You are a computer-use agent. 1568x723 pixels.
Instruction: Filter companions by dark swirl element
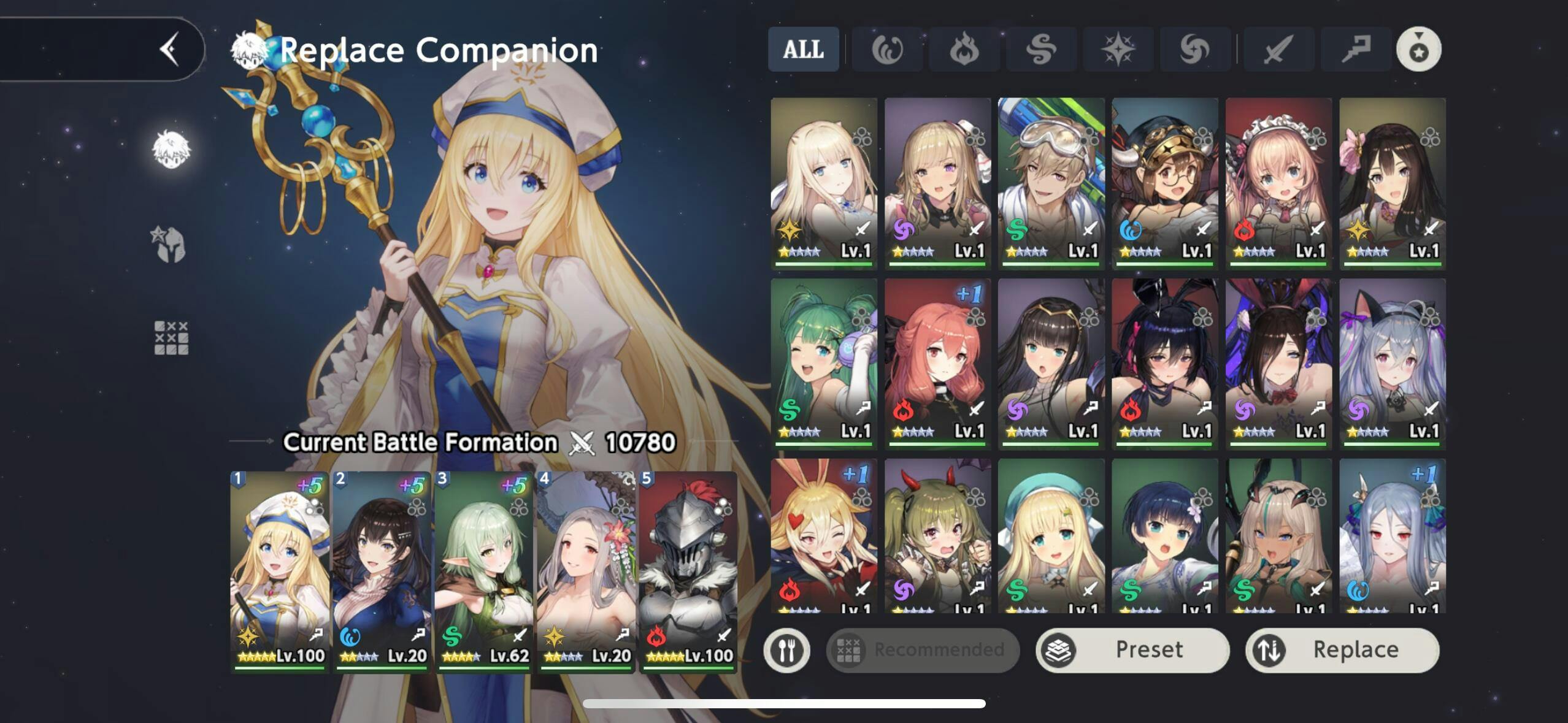point(1194,49)
